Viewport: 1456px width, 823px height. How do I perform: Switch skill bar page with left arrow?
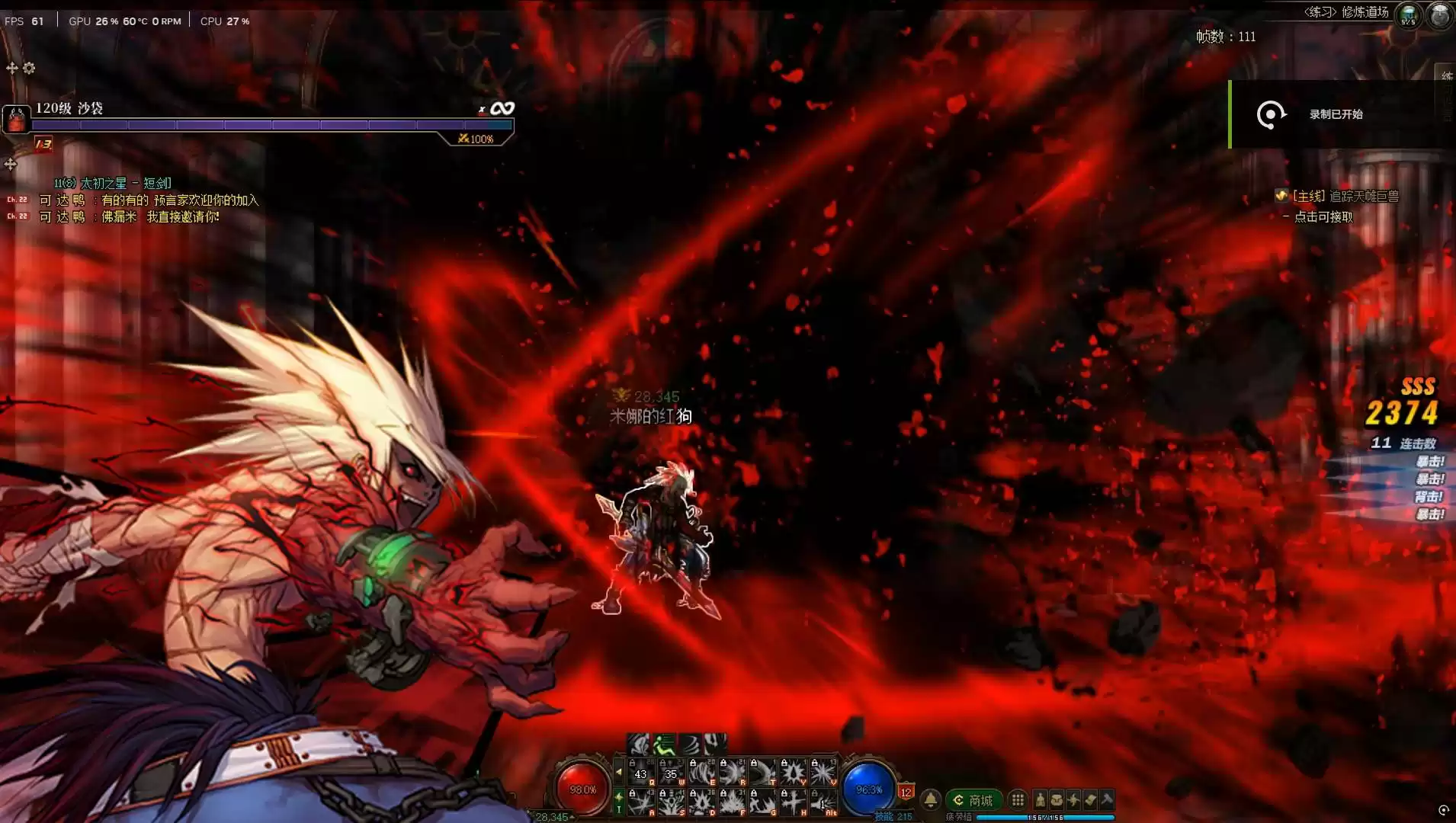click(x=618, y=773)
